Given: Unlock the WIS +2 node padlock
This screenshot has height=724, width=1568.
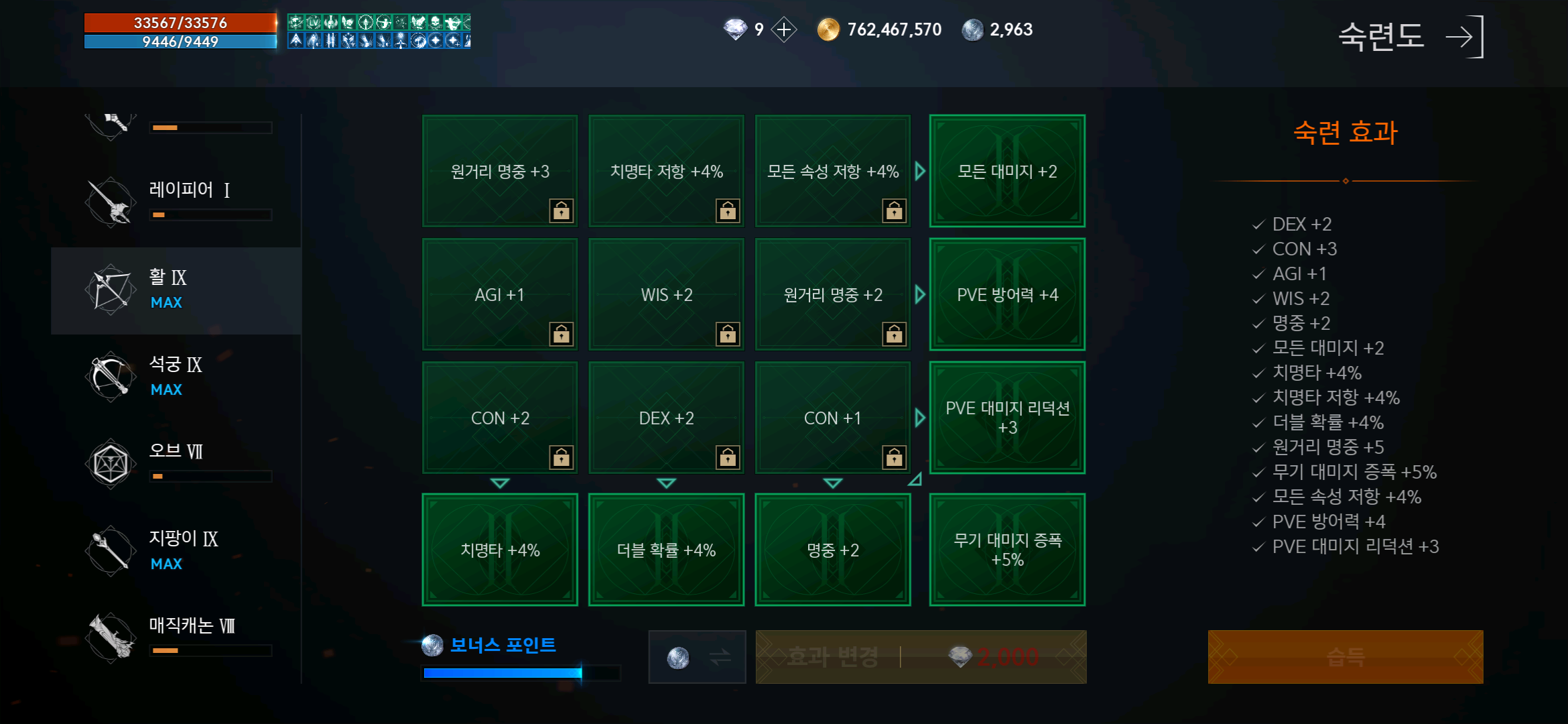Looking at the screenshot, I should pyautogui.click(x=729, y=334).
